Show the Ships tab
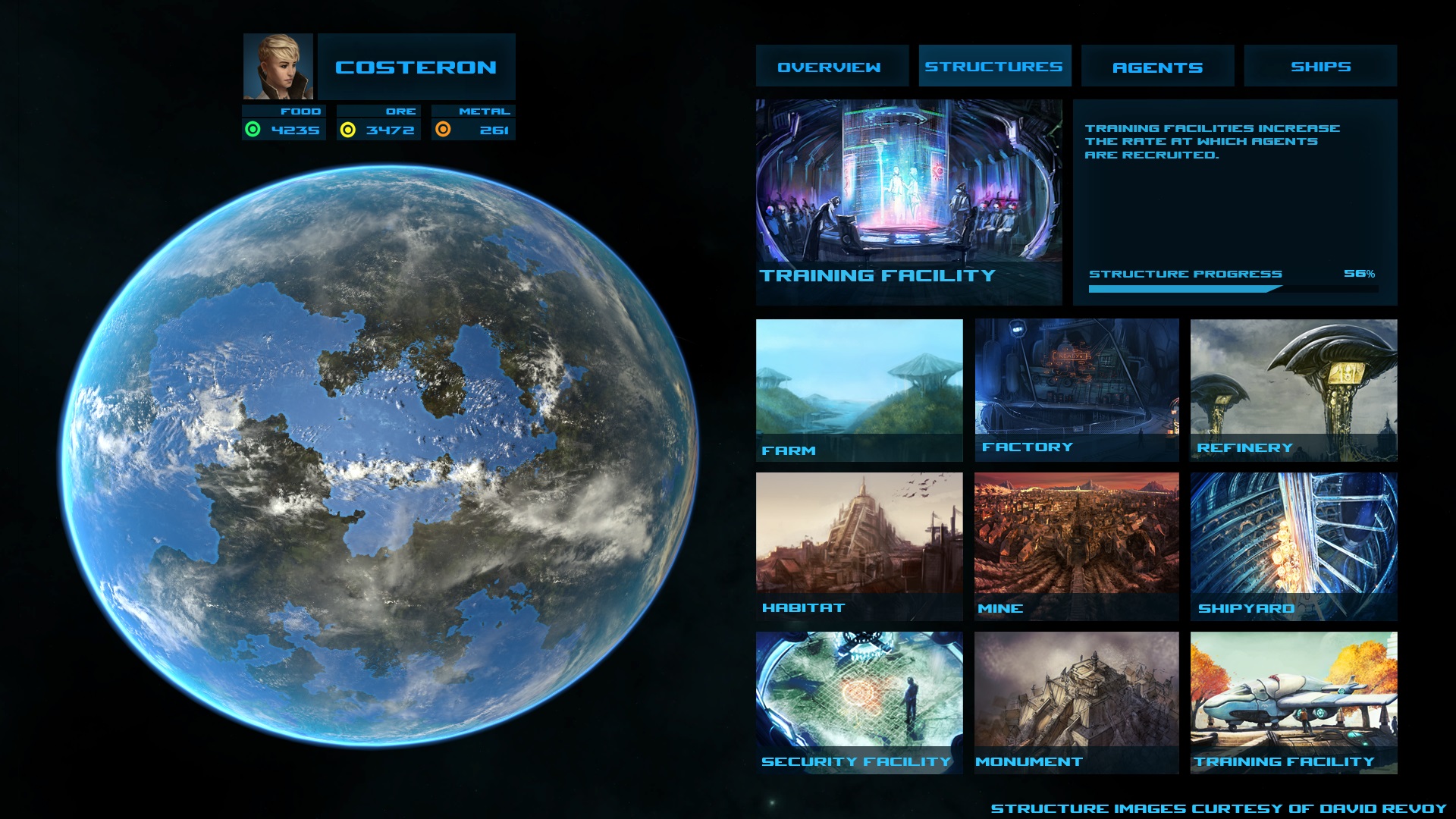The height and width of the screenshot is (819, 1456). 1320,66
